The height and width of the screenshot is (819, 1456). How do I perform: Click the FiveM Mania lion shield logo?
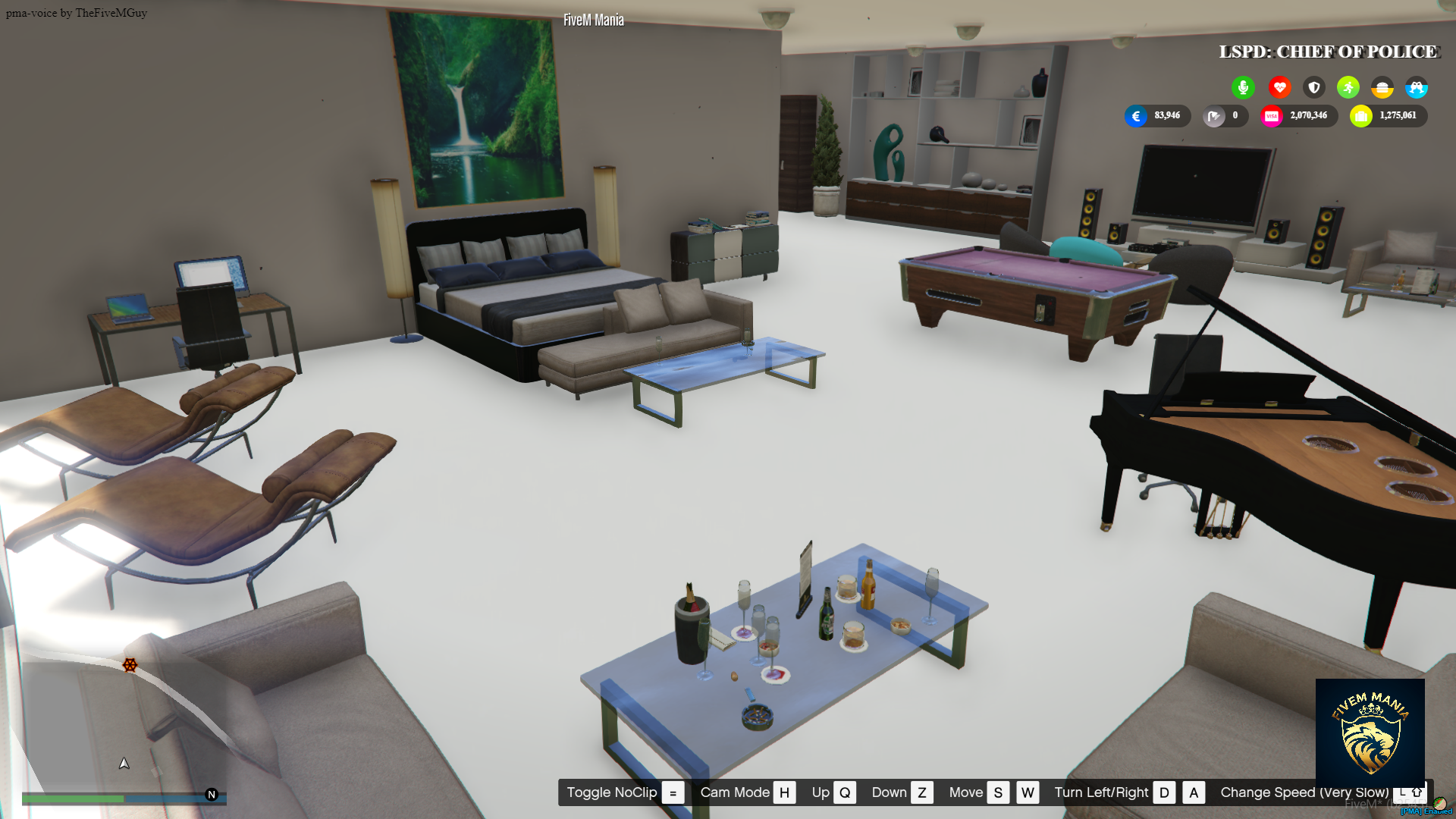1370,730
